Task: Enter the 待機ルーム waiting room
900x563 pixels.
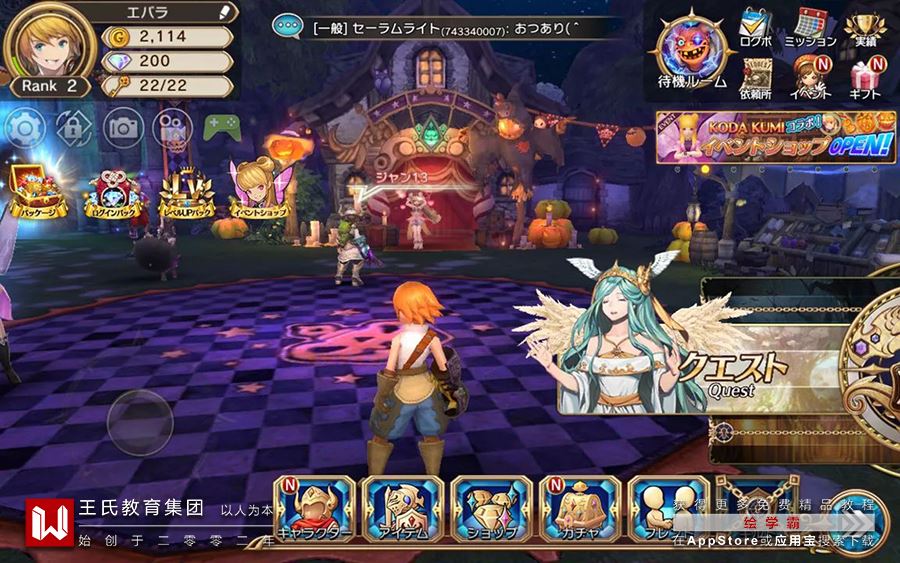Action: click(691, 50)
